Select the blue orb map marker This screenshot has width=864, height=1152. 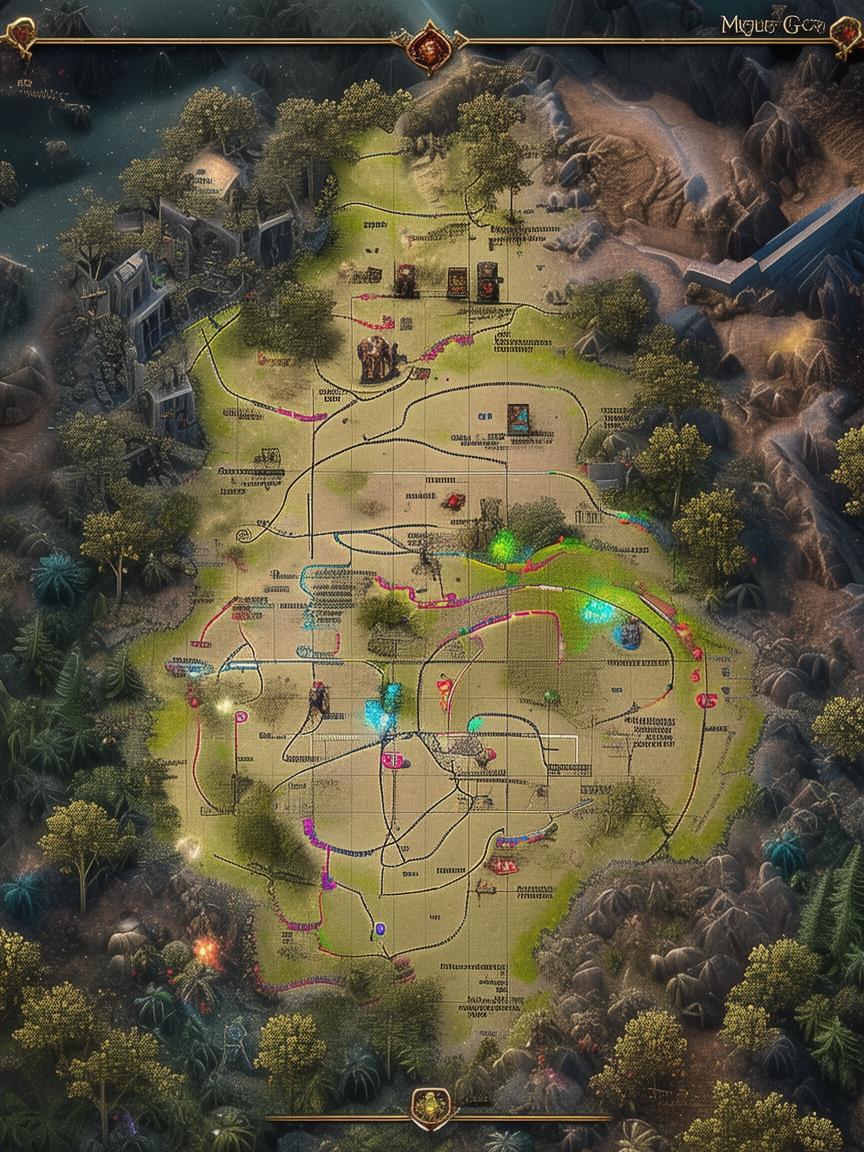click(x=628, y=632)
